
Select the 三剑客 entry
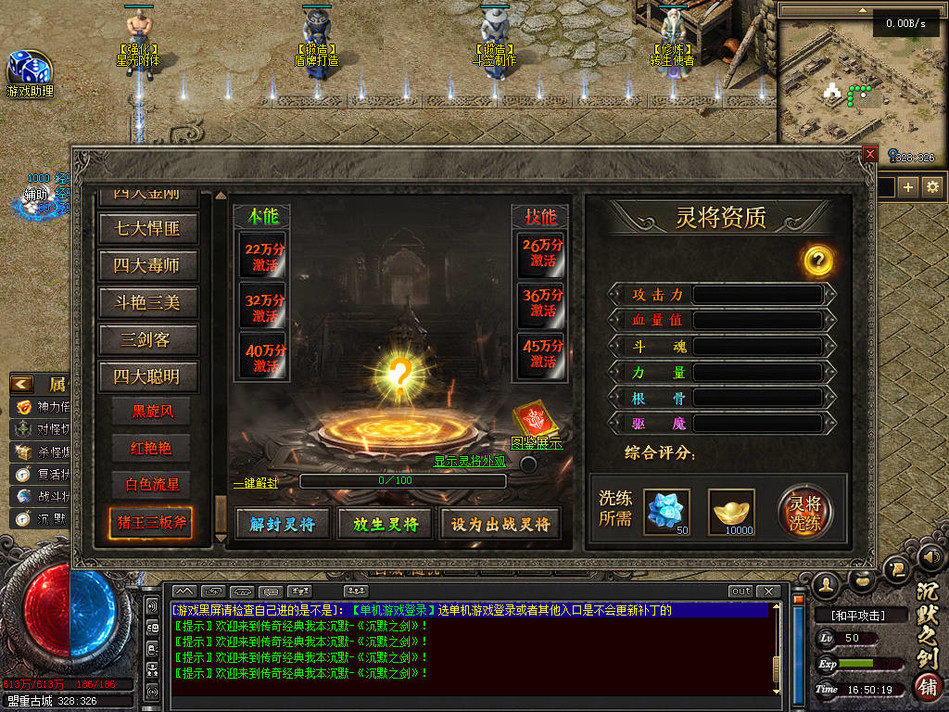coord(148,340)
